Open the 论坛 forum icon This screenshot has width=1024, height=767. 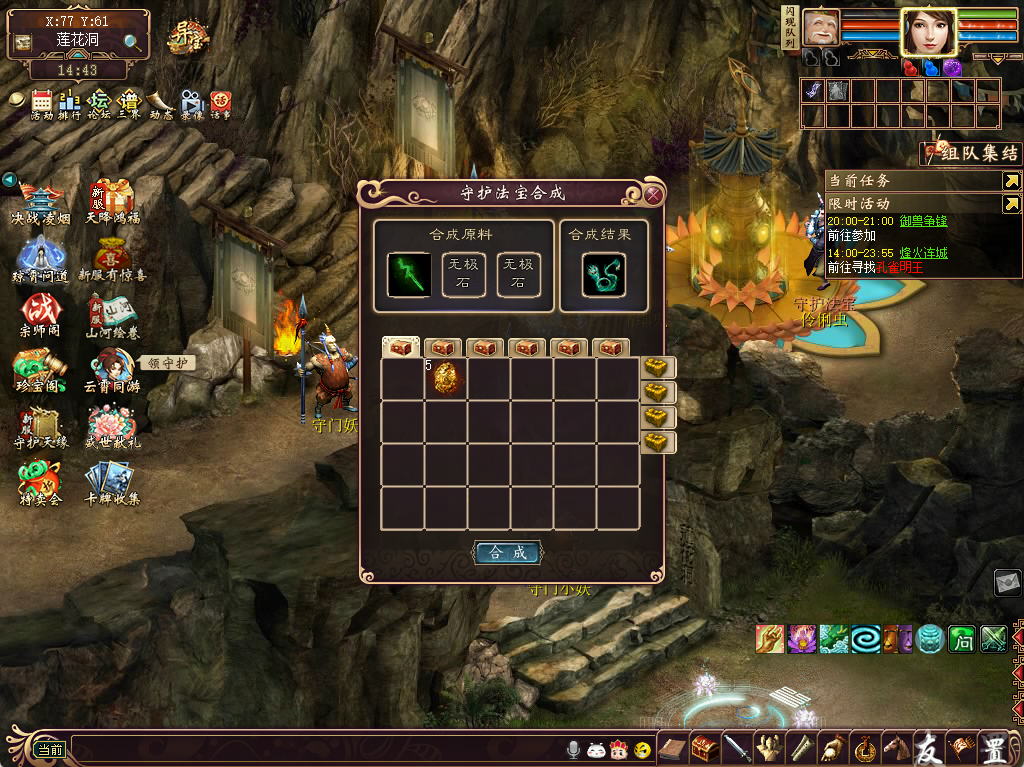click(x=99, y=103)
